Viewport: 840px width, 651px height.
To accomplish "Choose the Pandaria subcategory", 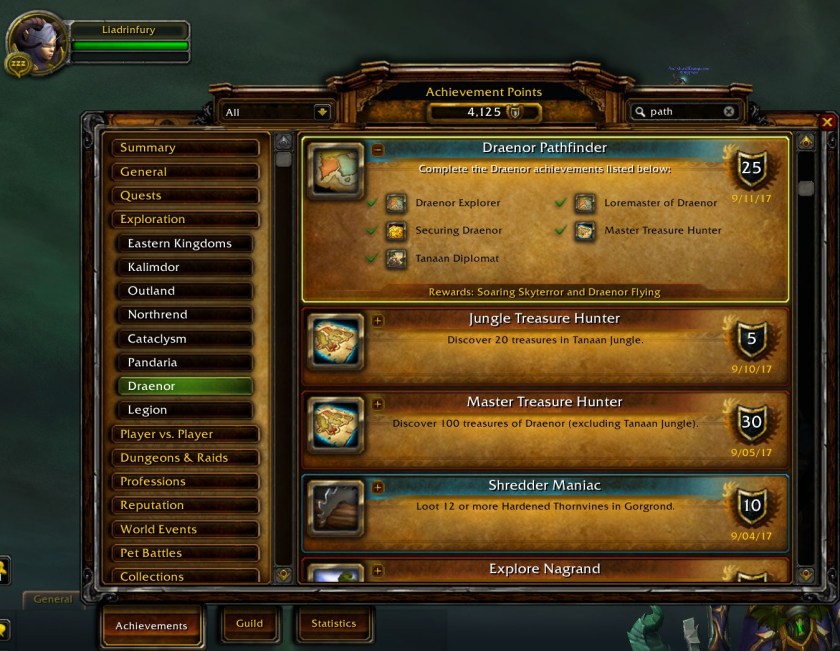I will pos(189,363).
